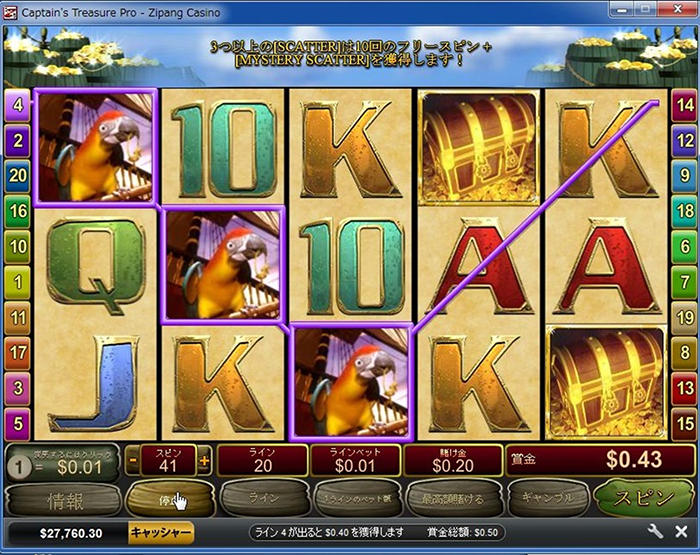Click the 停止 stop button
Image resolution: width=700 pixels, height=555 pixels.
pos(170,497)
